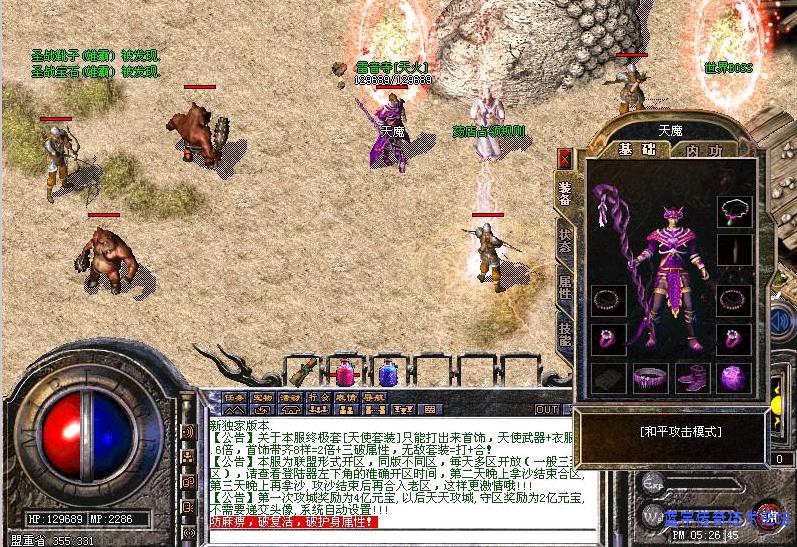Viewport: 797px width, 547px height.
Task: Open the 行会 guild button
Action: pos(318,396)
